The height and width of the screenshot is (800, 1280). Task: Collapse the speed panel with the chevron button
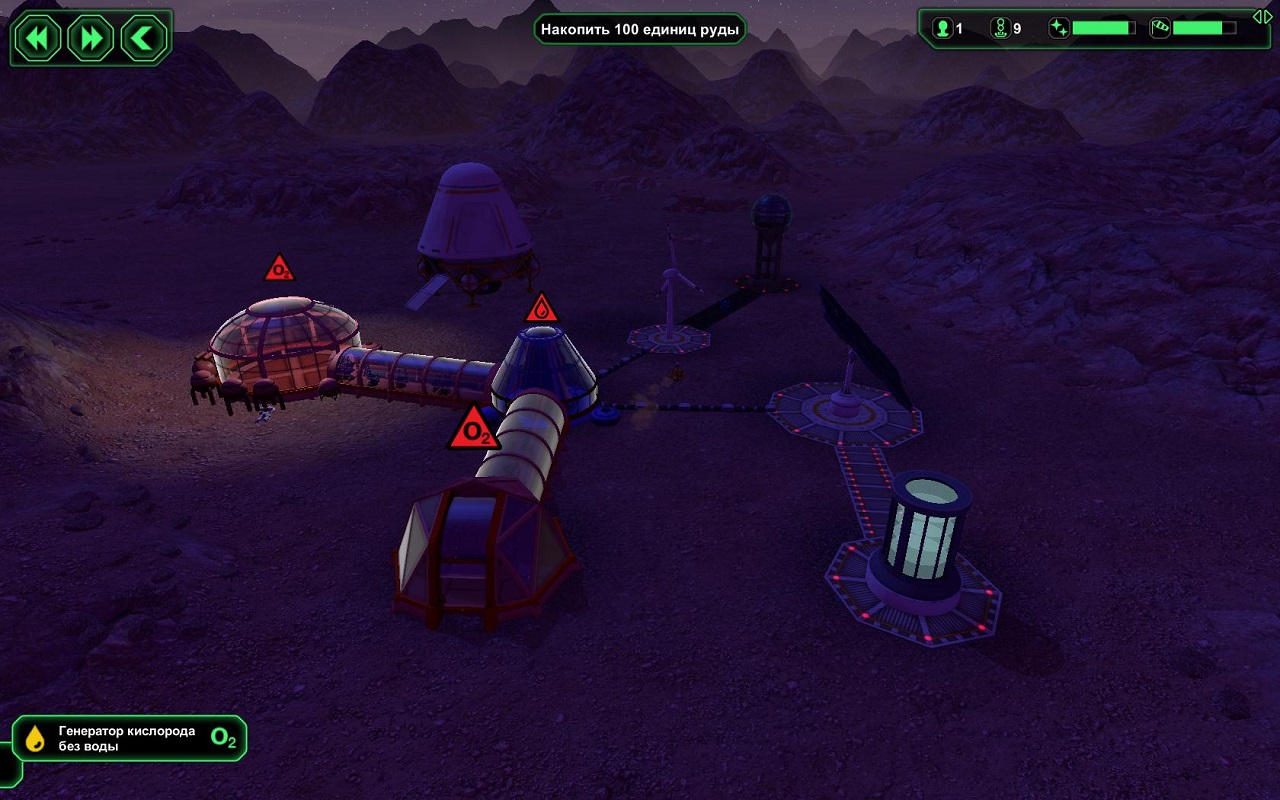tap(144, 39)
